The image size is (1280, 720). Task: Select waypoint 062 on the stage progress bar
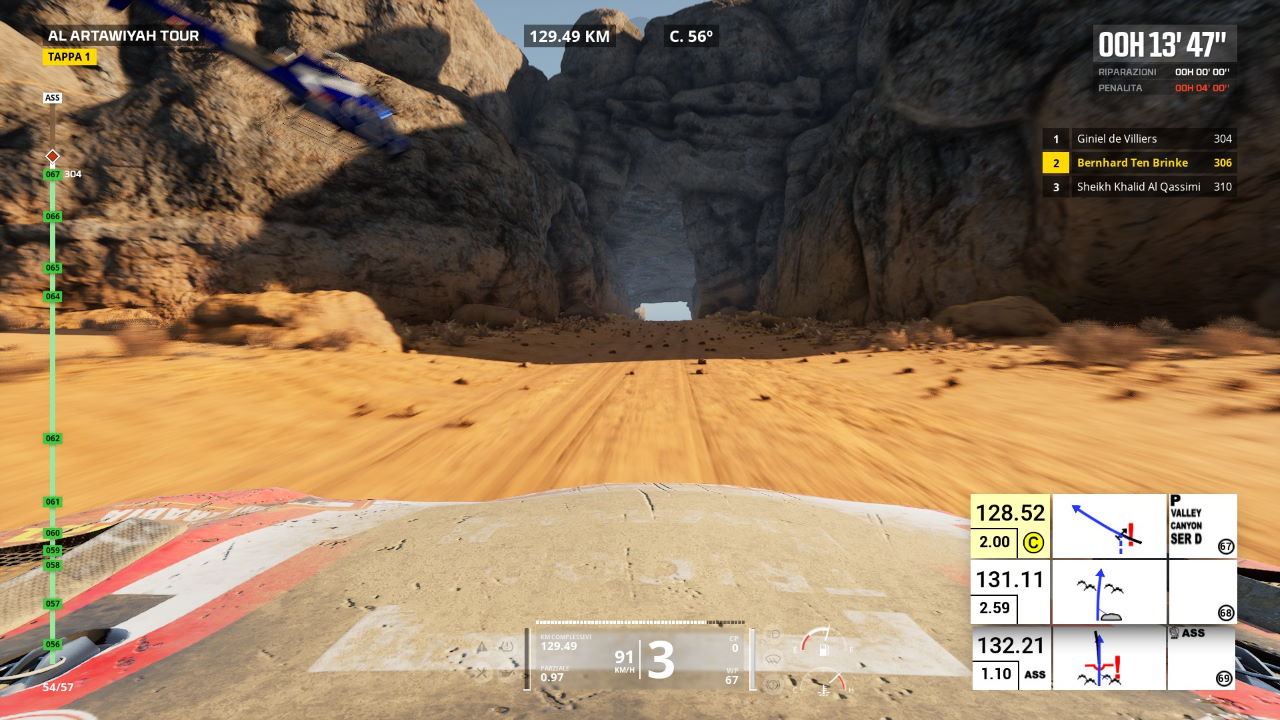(x=53, y=439)
